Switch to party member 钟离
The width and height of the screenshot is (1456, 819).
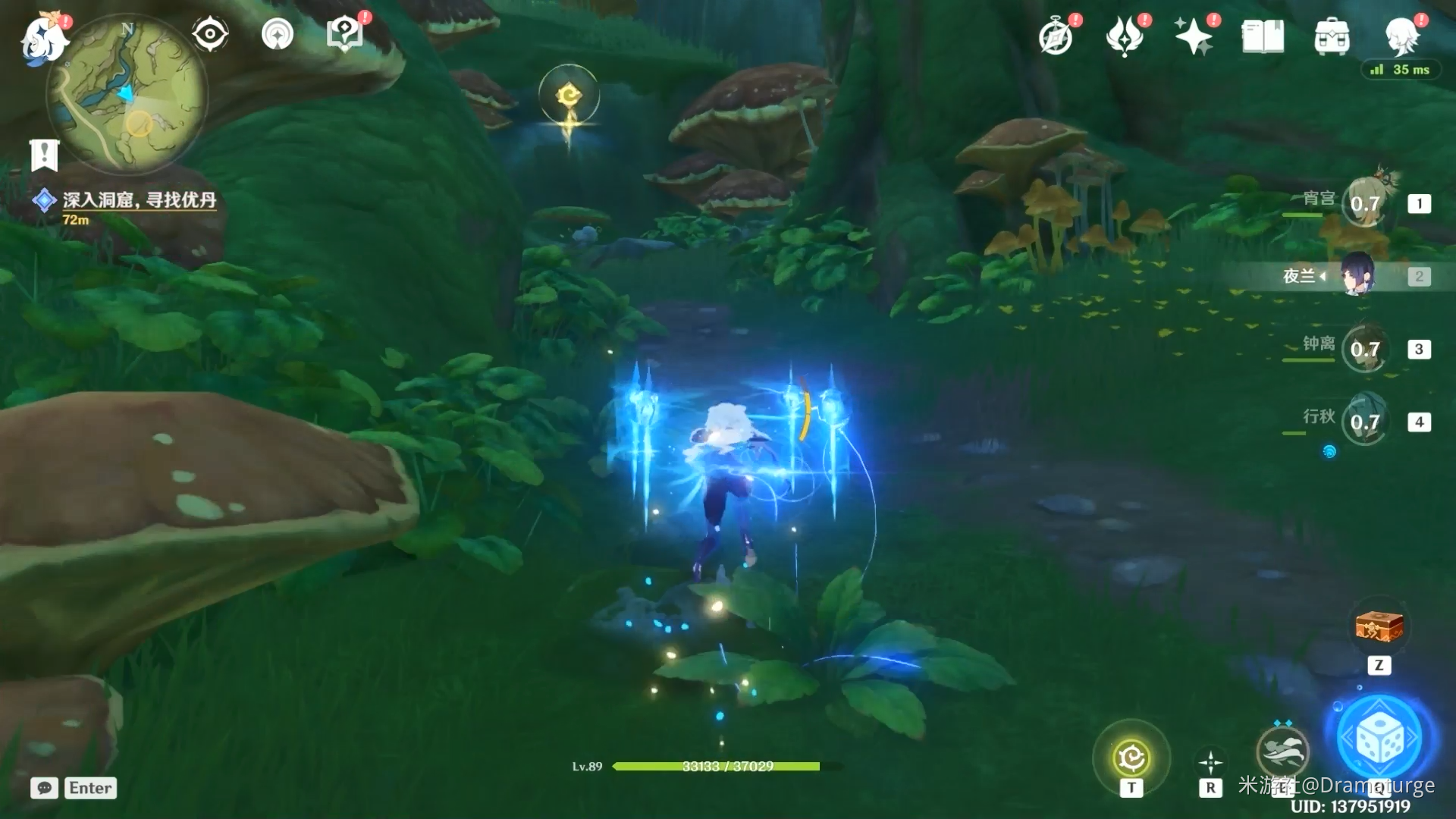point(1364,349)
